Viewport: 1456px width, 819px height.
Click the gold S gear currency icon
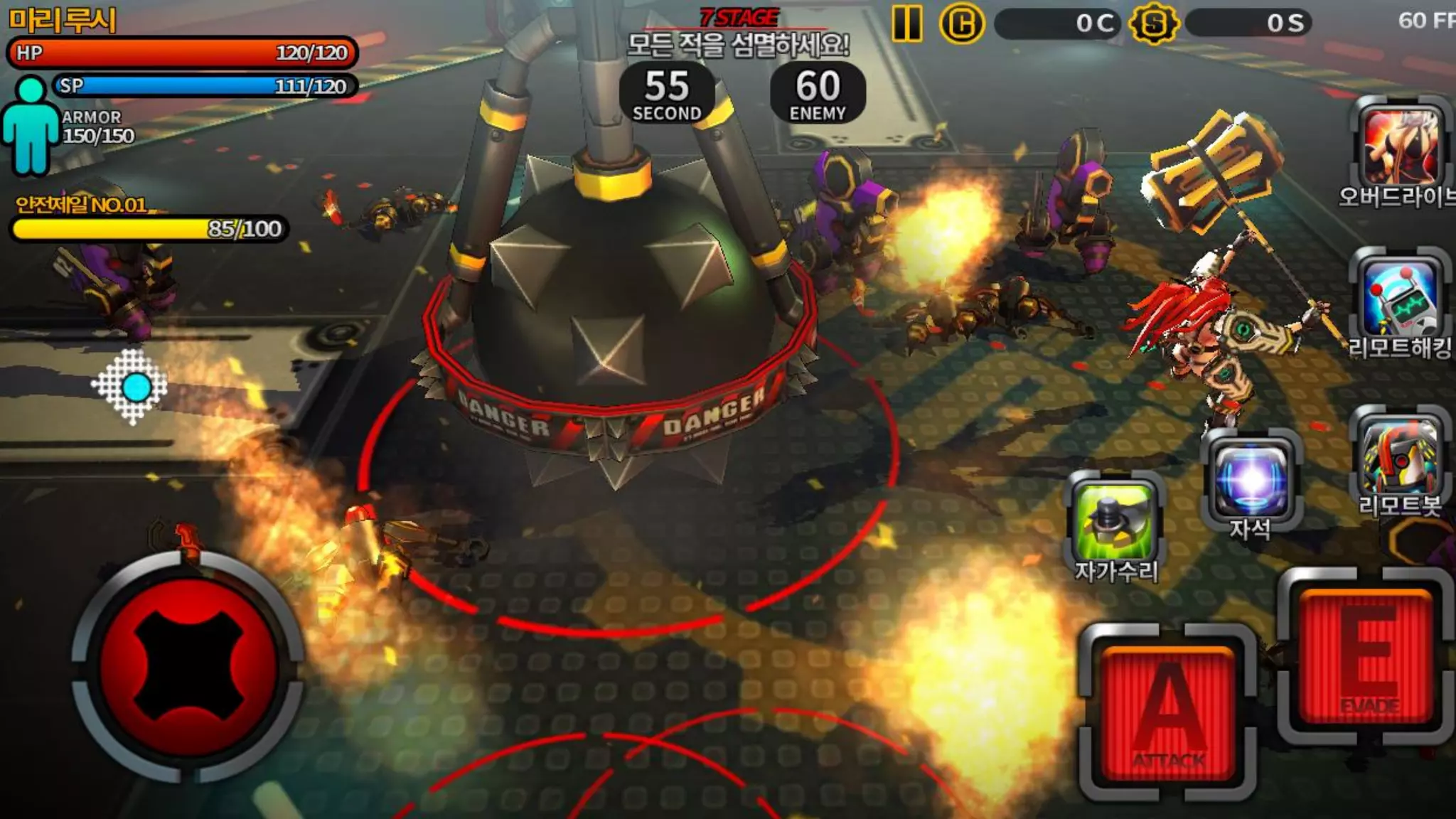click(1153, 24)
